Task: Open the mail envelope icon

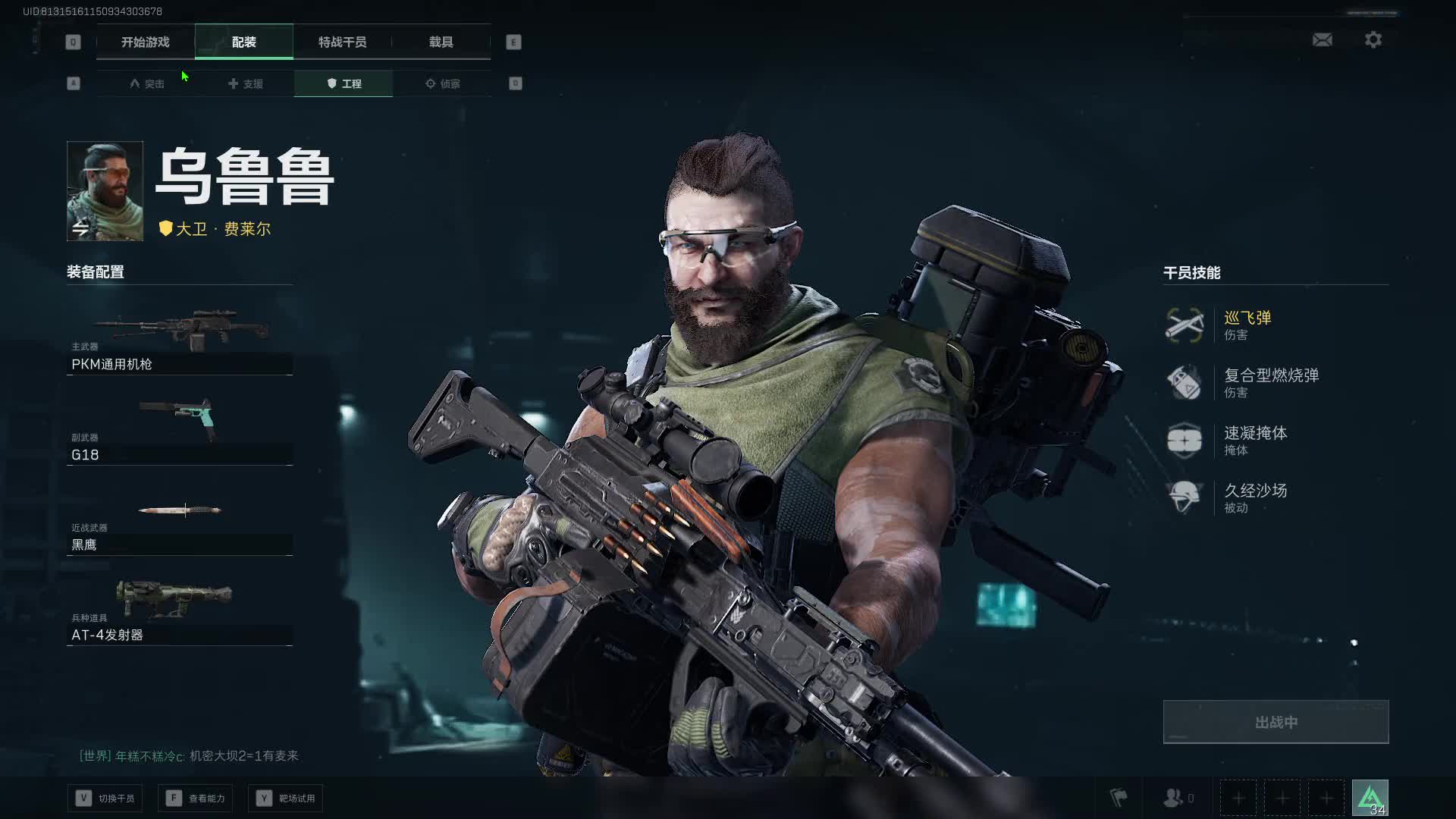Action: point(1322,39)
